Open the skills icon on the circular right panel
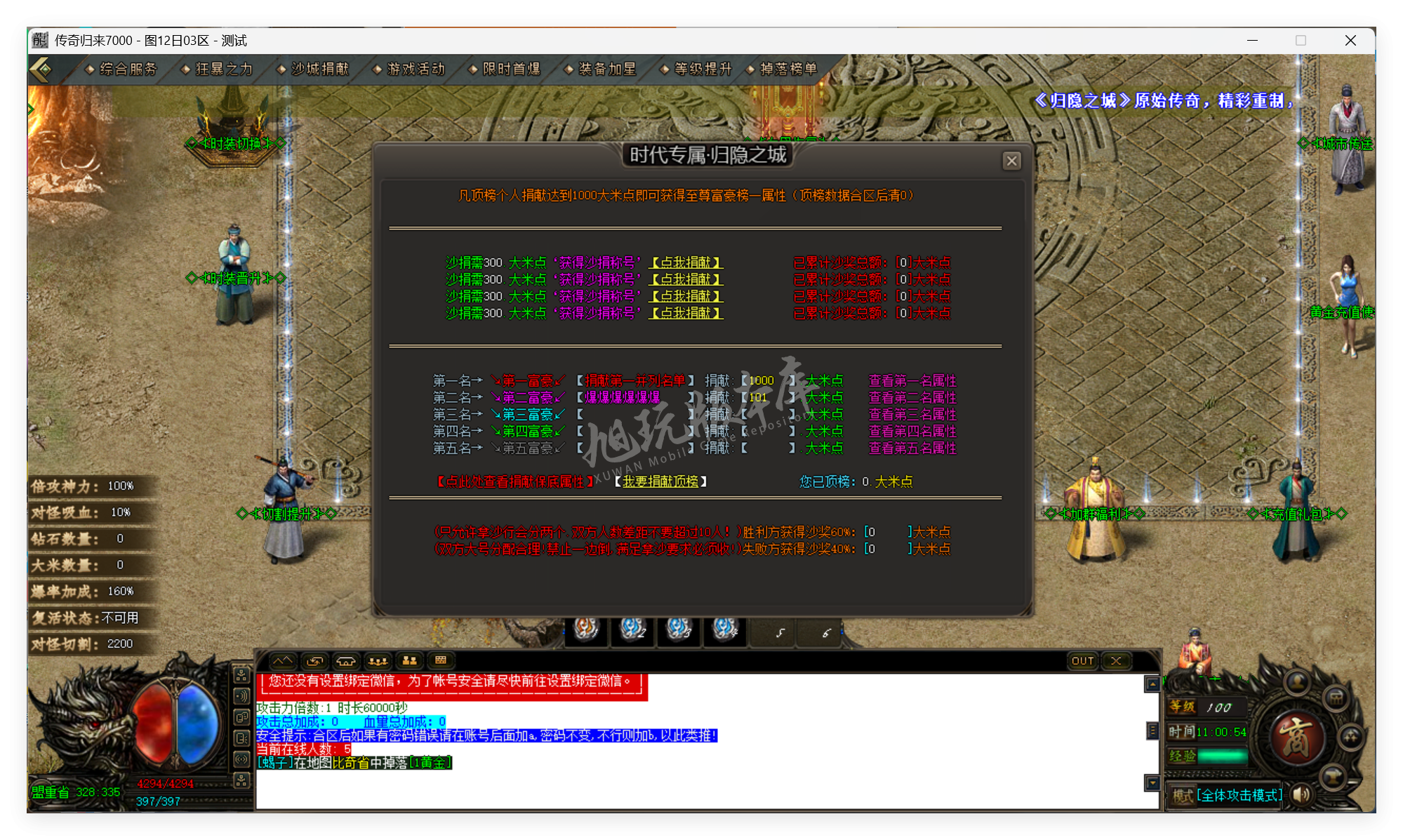 pyautogui.click(x=1350, y=738)
